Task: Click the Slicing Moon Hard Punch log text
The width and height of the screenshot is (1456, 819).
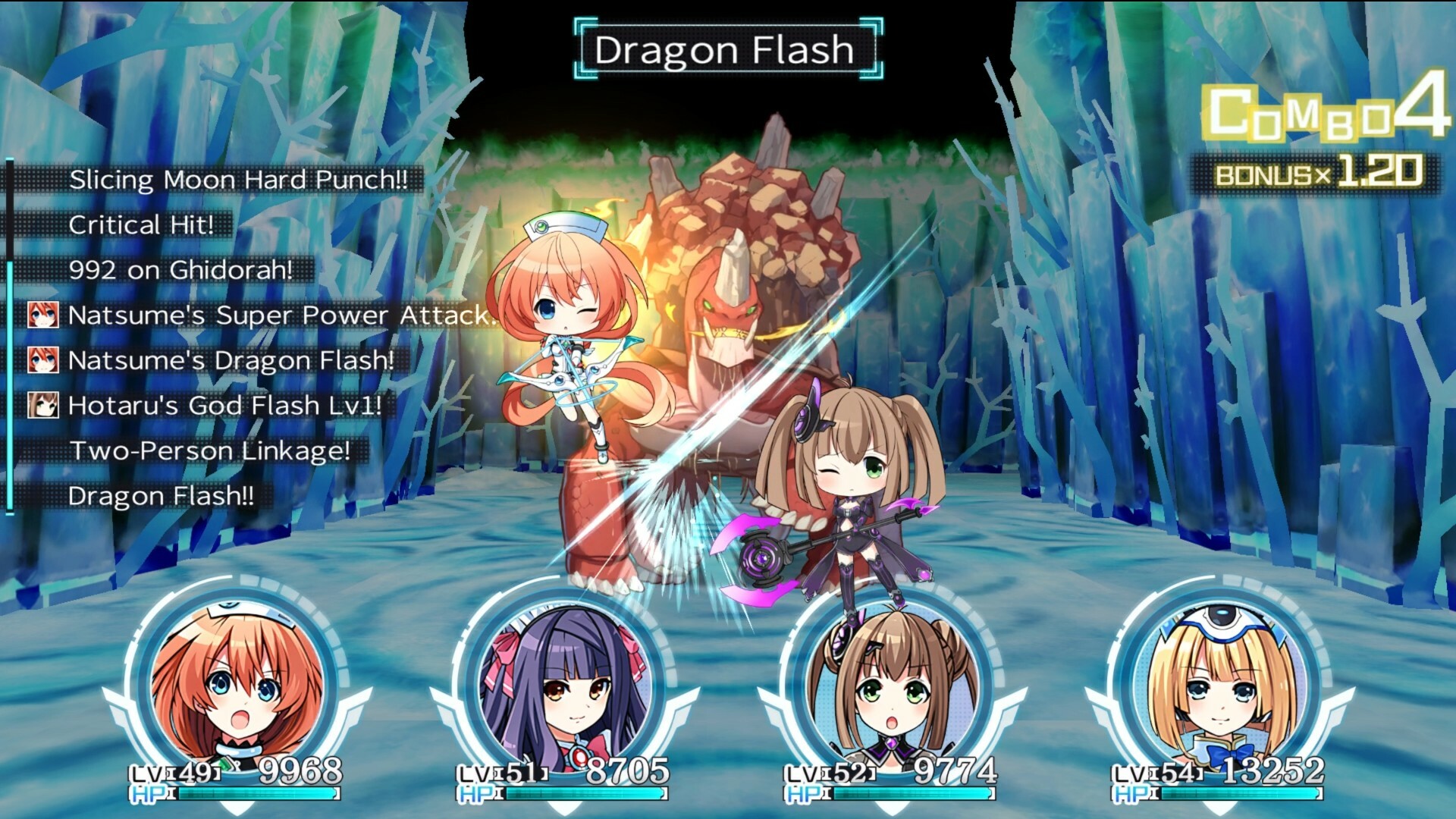Action: [x=239, y=180]
